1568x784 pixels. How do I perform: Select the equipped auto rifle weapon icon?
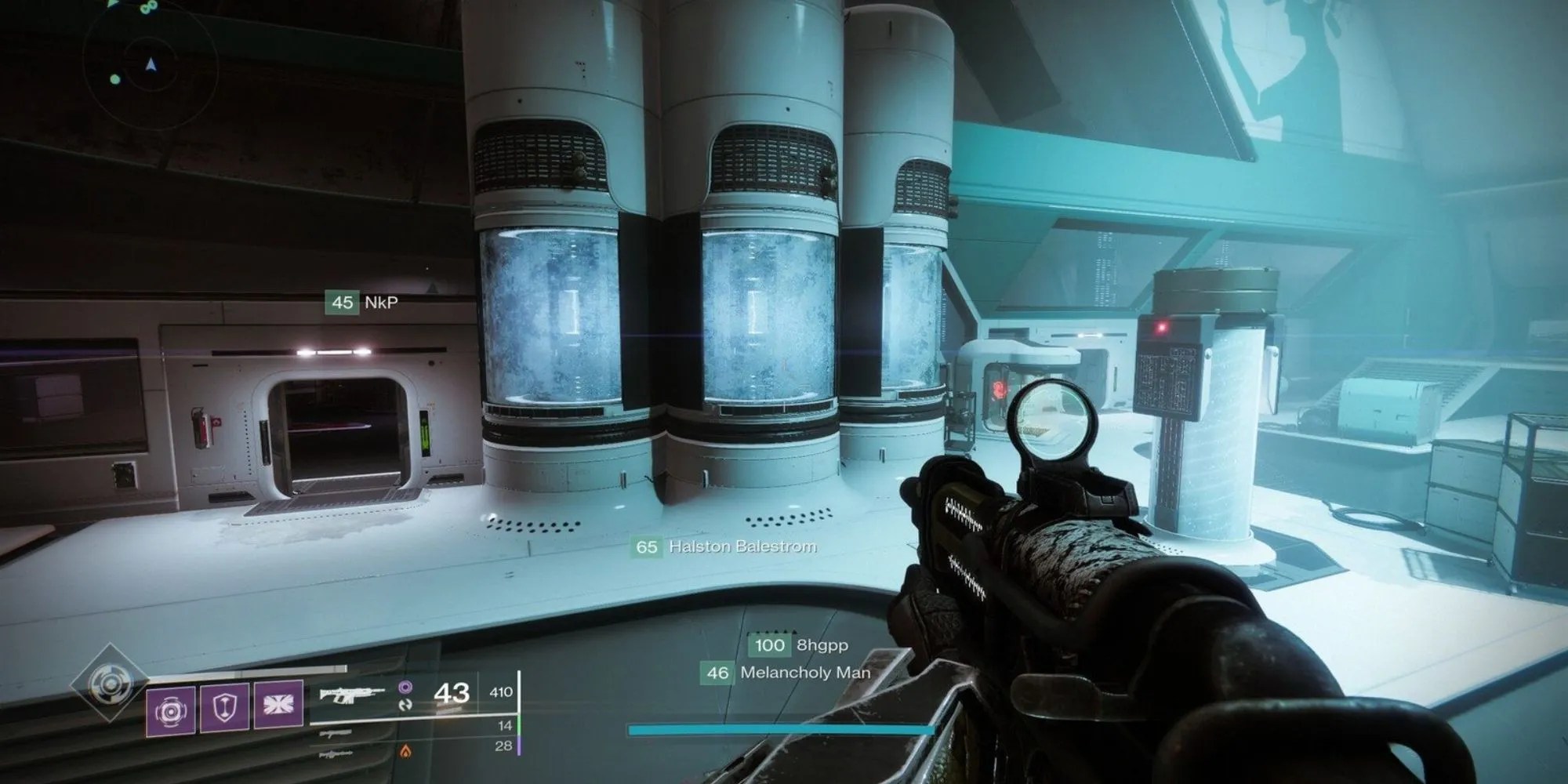pos(353,693)
